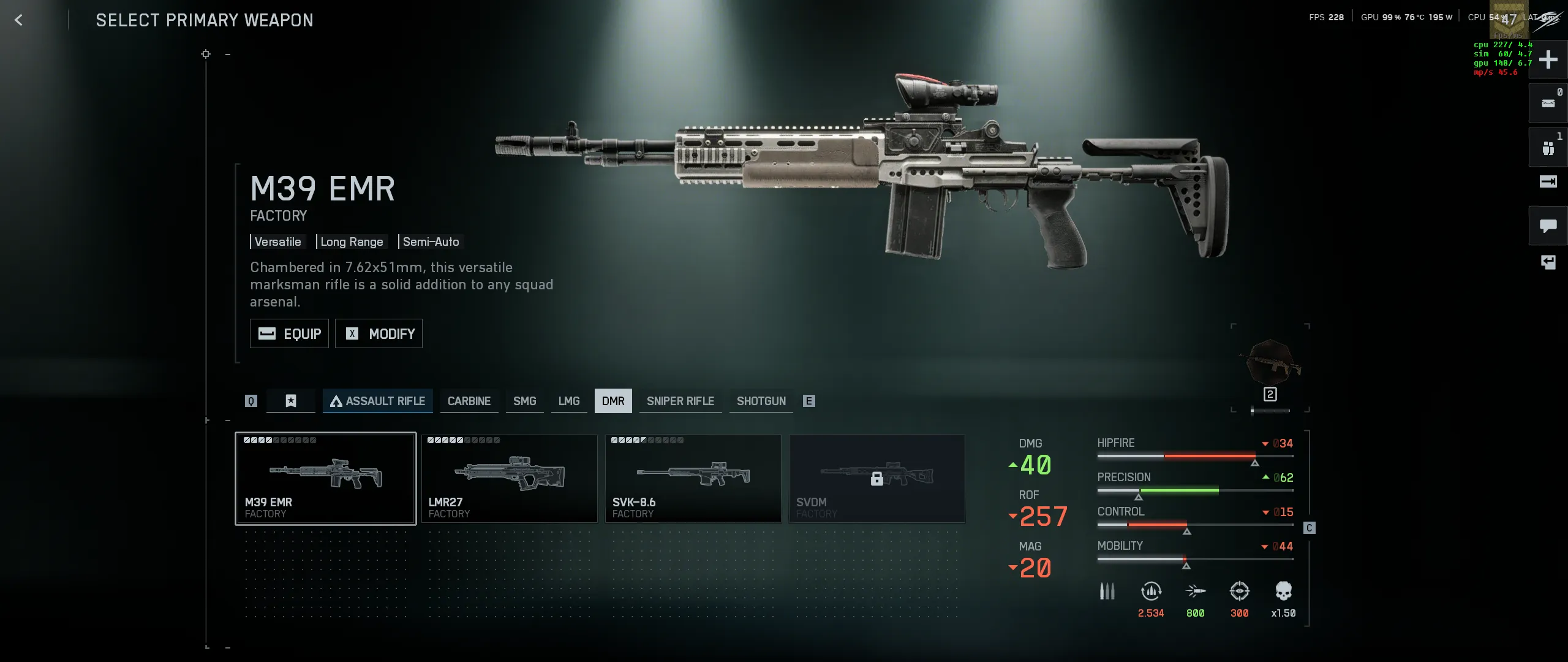1568x662 pixels.
Task: Select the skip-forward arrow icon in sidebar
Action: point(1548,182)
